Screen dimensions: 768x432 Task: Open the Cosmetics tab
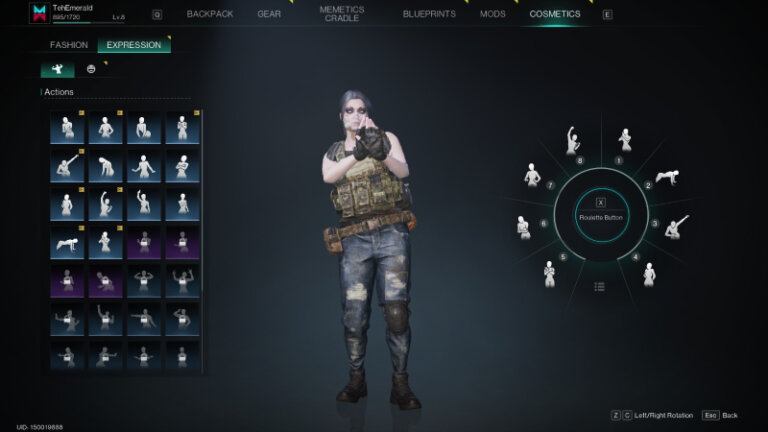(555, 14)
